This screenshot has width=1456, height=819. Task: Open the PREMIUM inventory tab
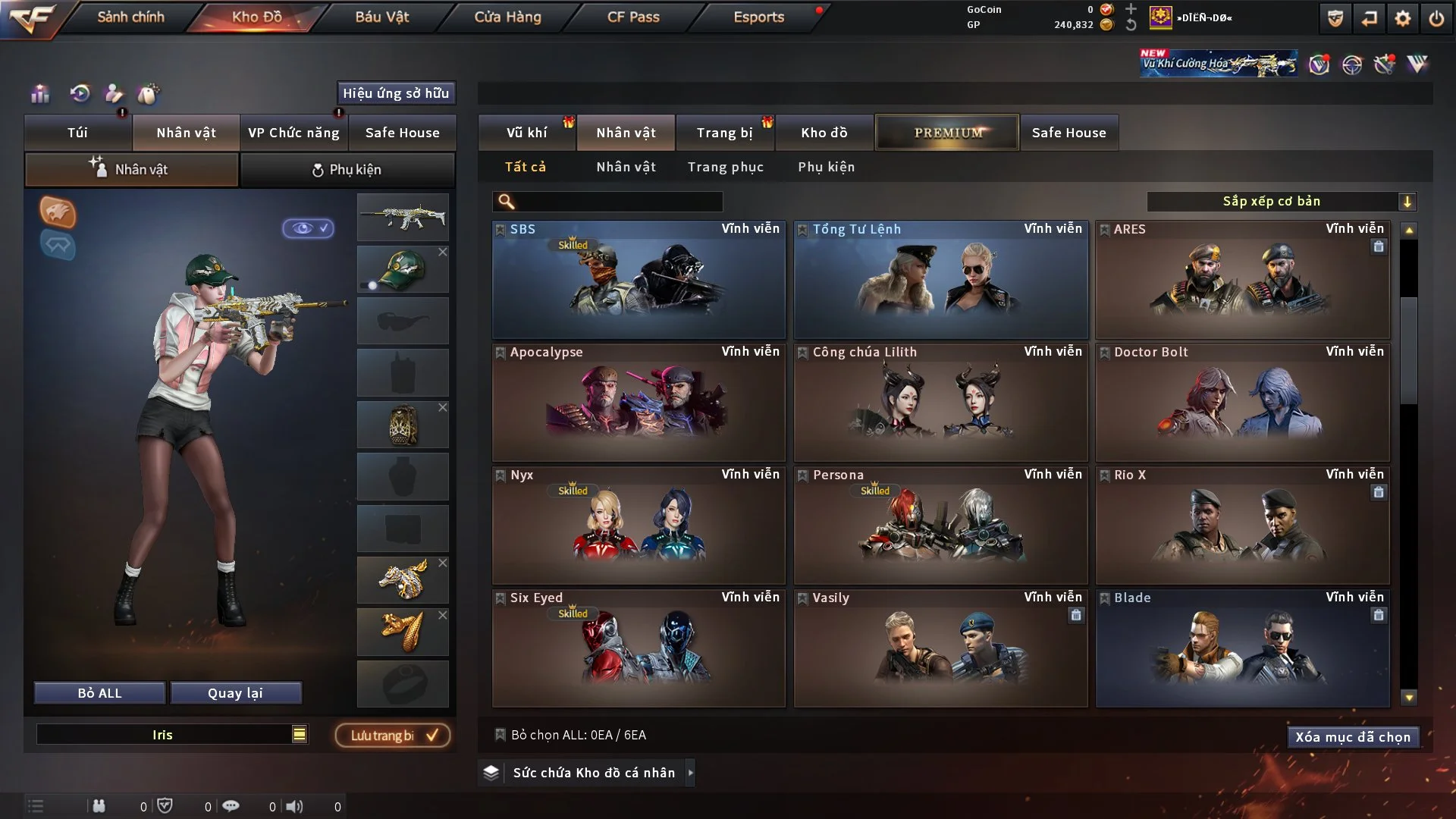[x=946, y=132]
